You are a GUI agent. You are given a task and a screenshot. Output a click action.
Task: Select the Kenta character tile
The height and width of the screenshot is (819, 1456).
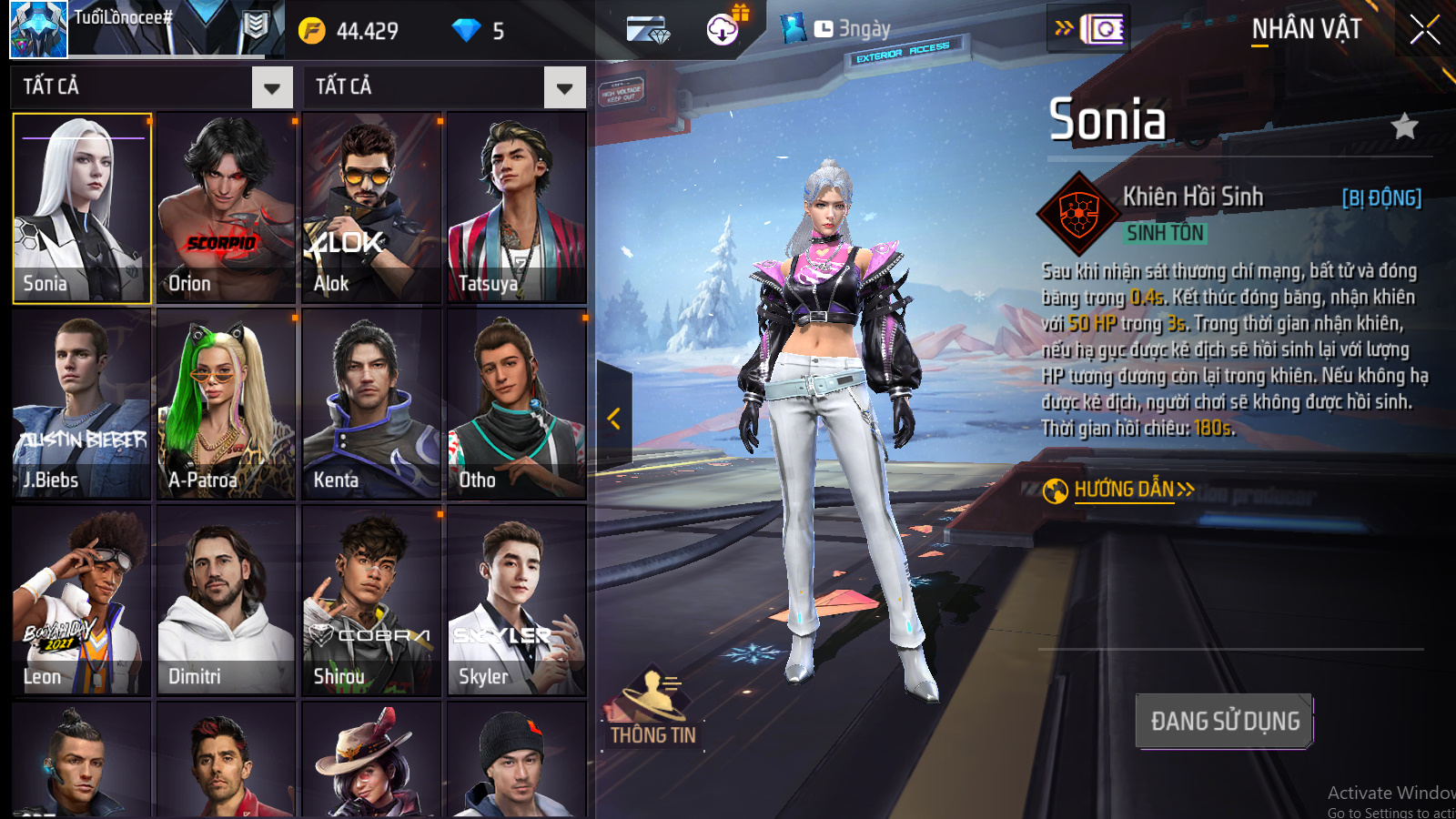pyautogui.click(x=371, y=405)
